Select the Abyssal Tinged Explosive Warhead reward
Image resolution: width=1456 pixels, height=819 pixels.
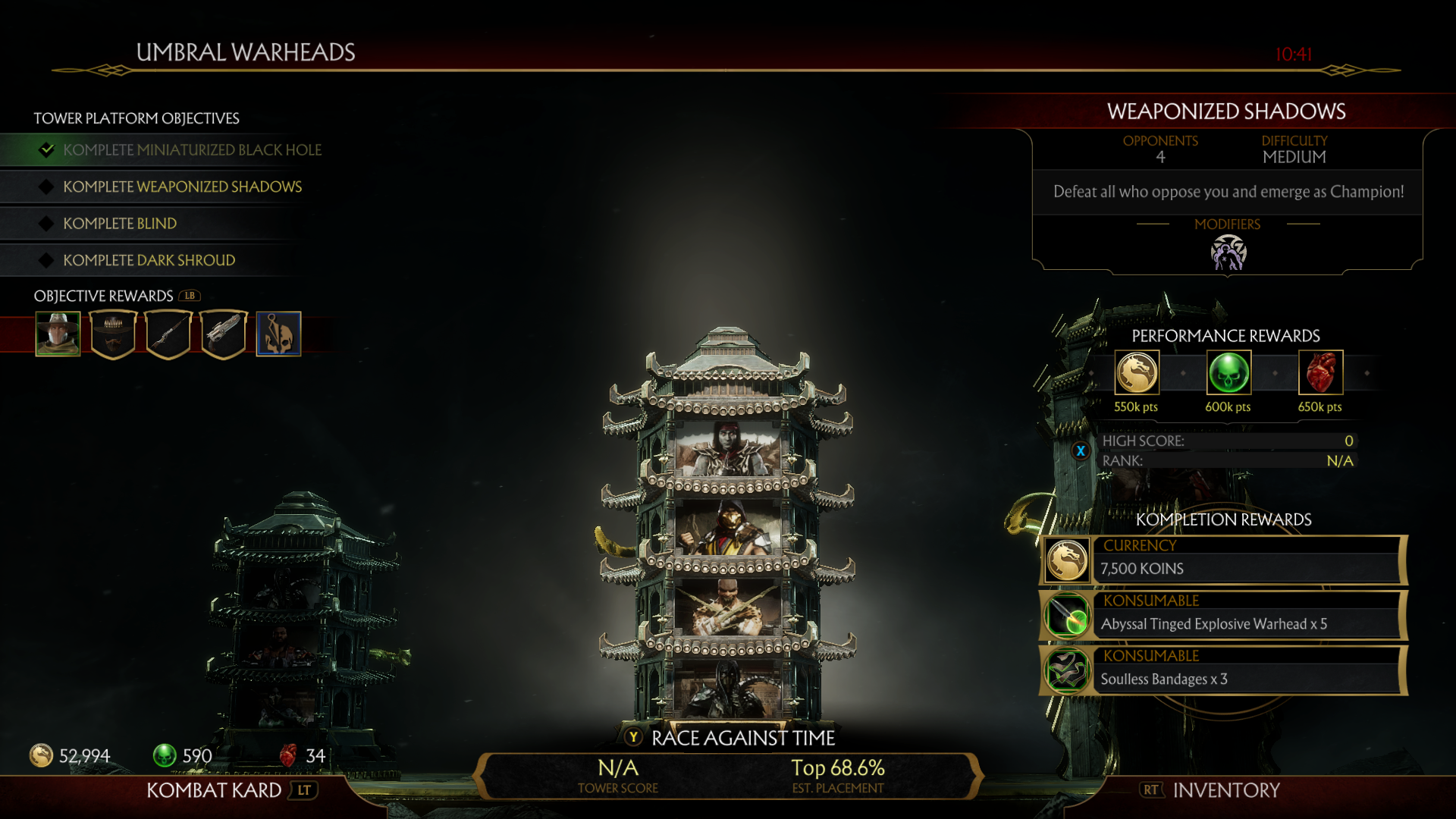1224,616
